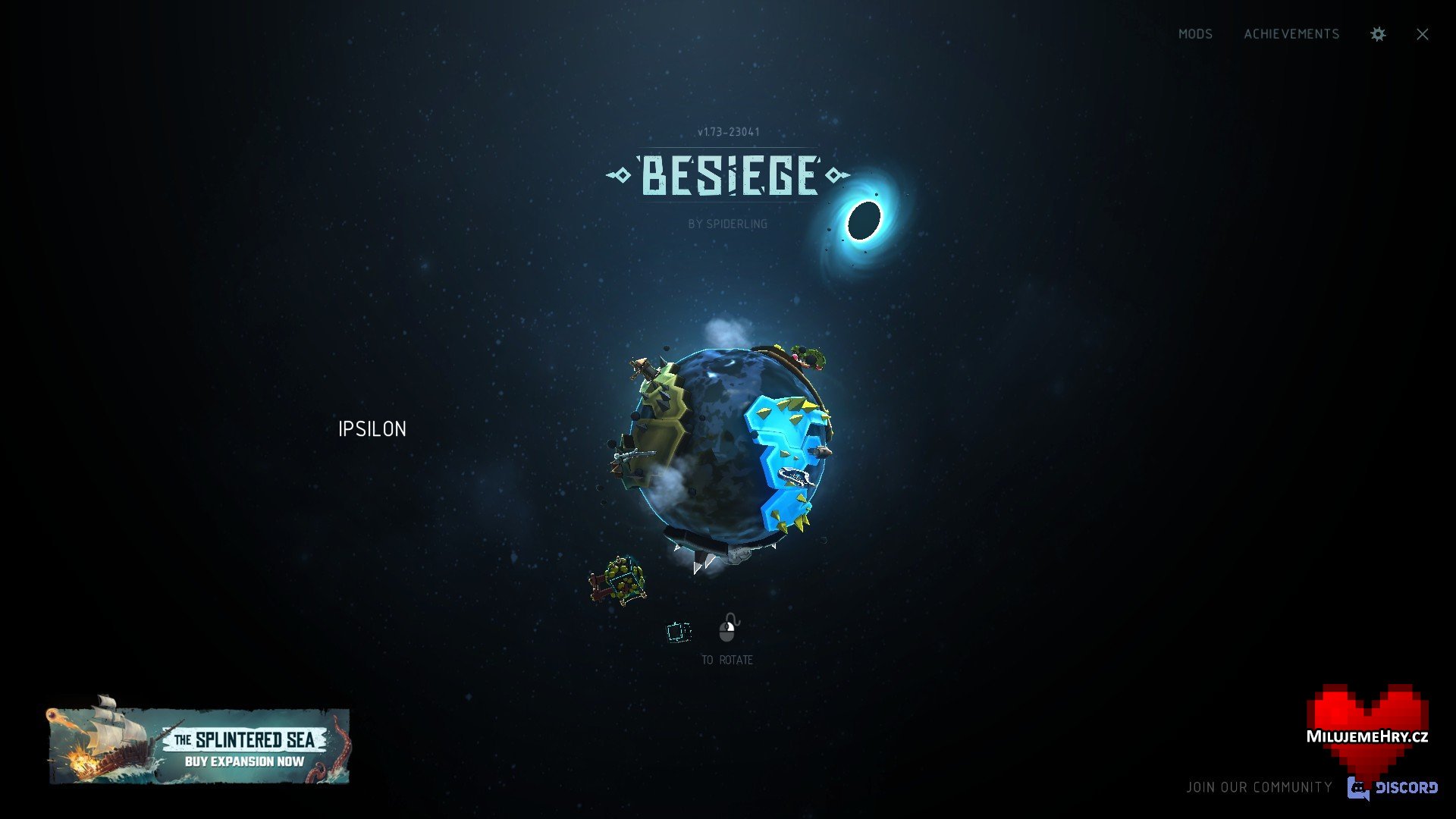
Task: Enter the glowing black hole portal
Action: coord(863,220)
